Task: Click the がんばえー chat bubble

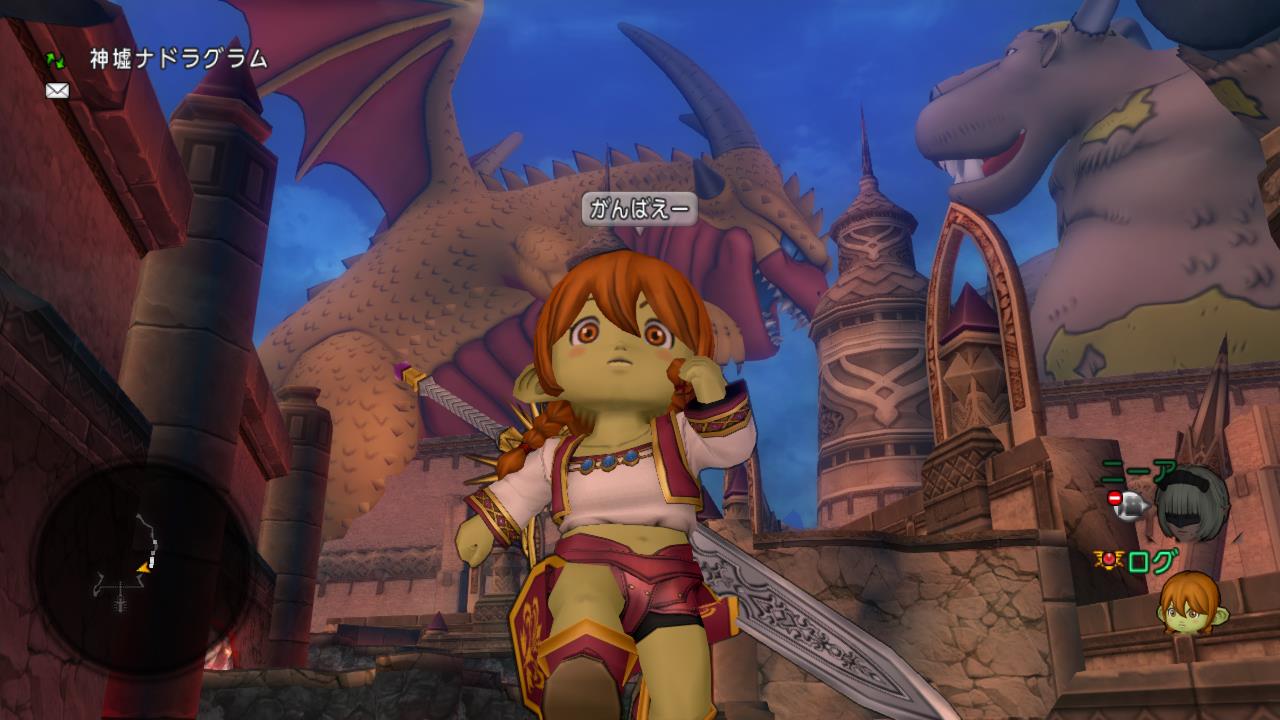Action: (639, 209)
